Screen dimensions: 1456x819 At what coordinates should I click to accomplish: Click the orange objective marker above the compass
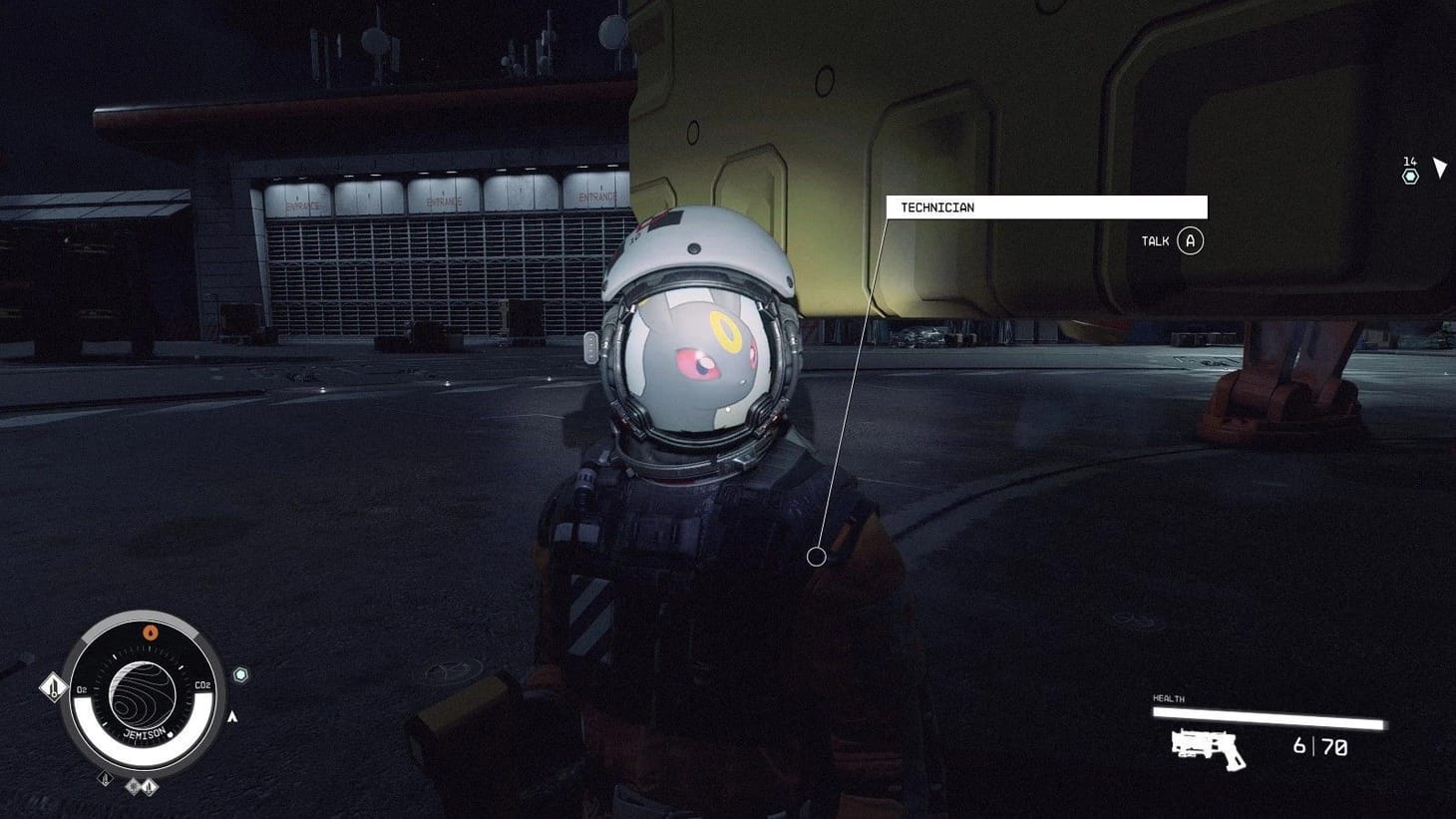151,632
